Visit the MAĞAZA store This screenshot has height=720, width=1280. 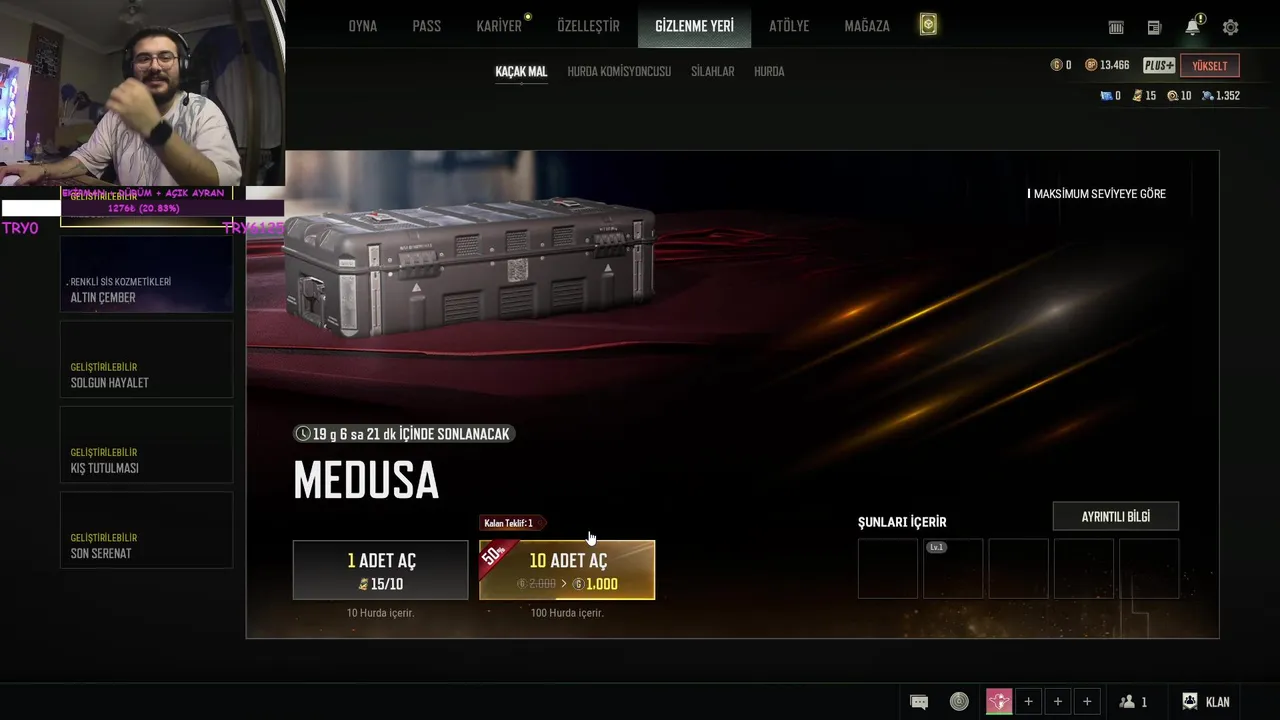point(867,26)
